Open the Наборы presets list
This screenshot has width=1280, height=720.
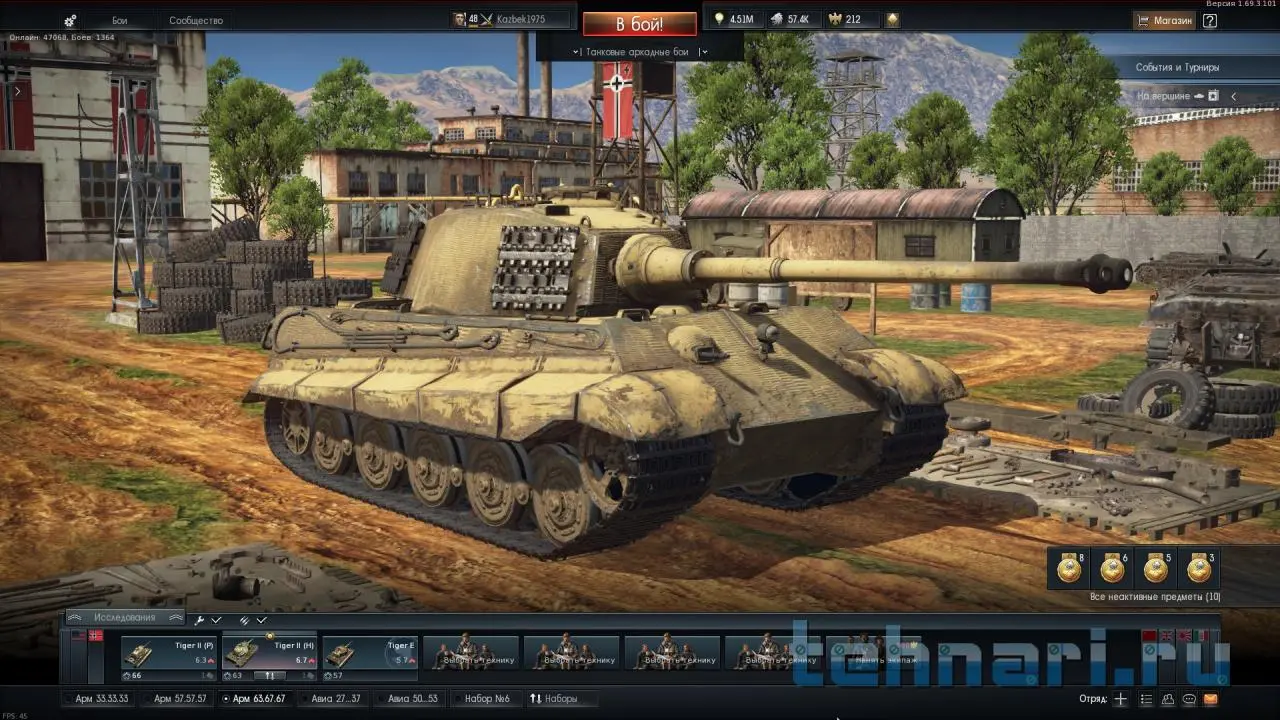(x=554, y=698)
